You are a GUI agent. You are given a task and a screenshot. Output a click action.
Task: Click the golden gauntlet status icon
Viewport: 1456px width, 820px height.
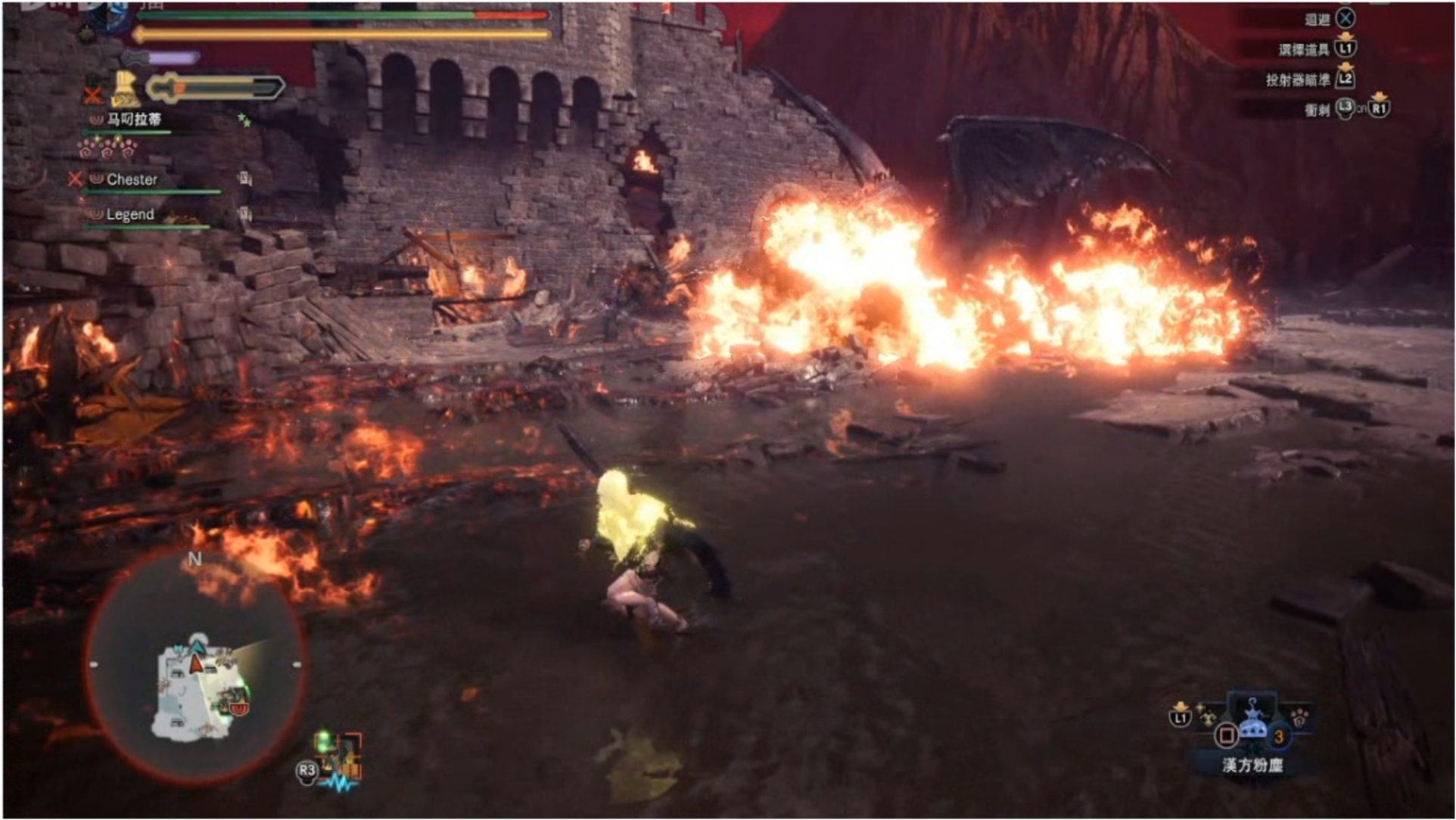point(126,89)
